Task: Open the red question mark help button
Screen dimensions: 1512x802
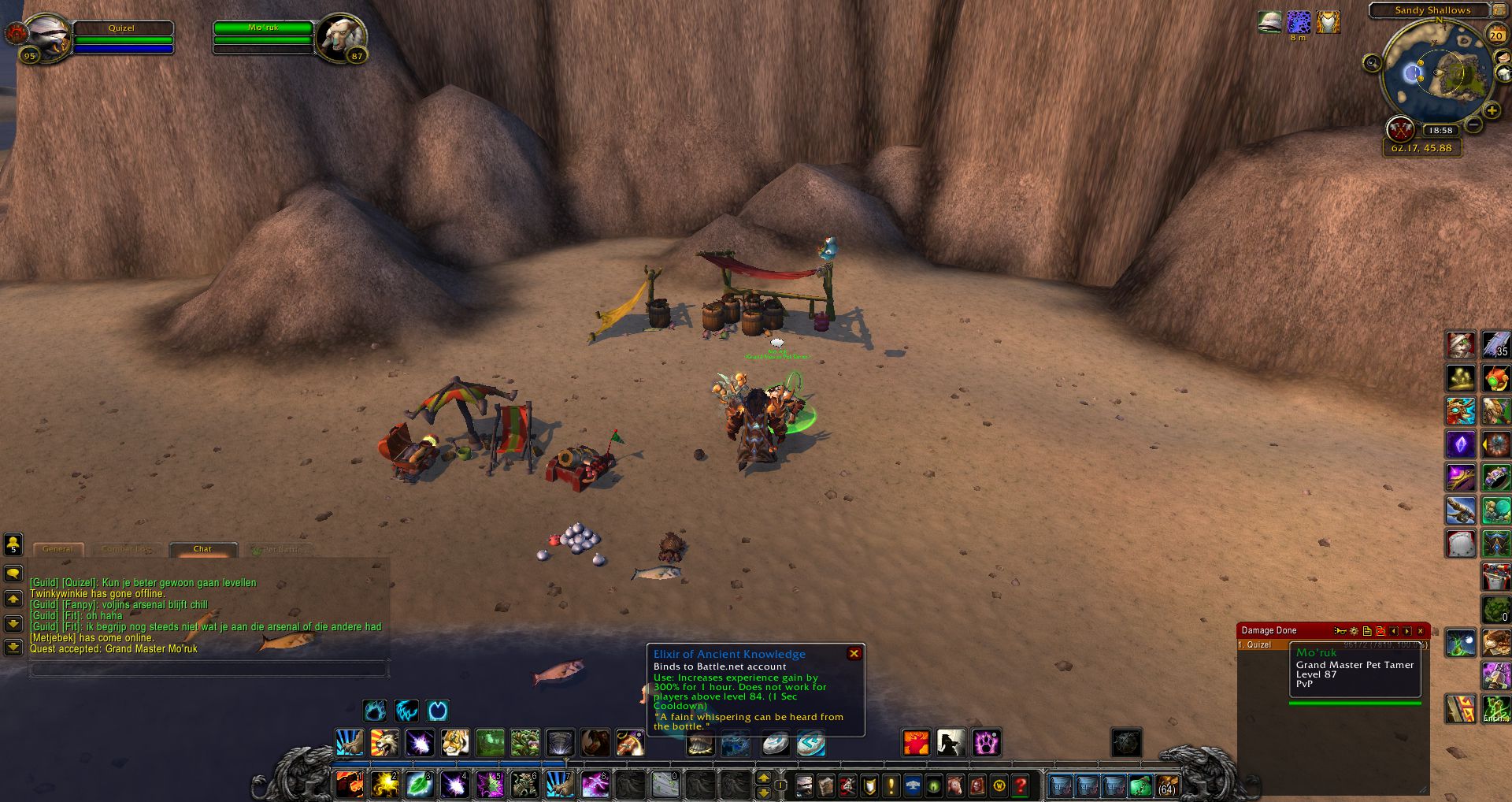Action: click(1021, 785)
